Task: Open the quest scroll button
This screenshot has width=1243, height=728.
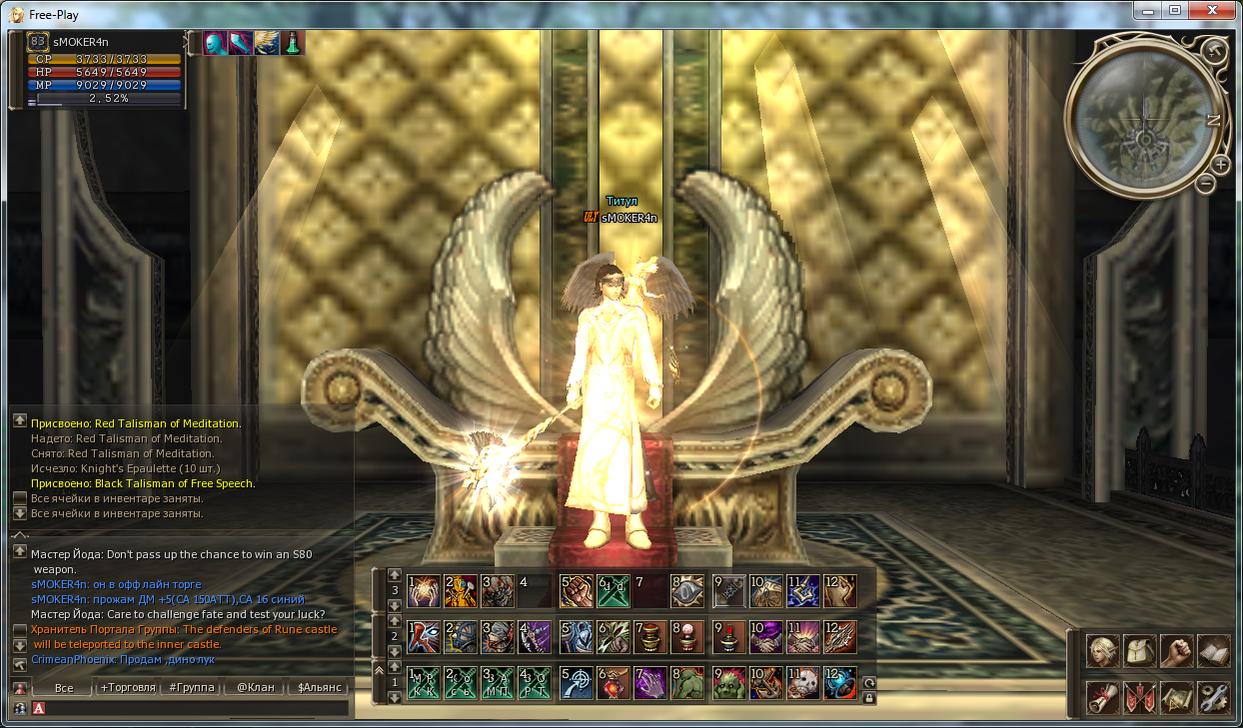Action: coord(1104,696)
